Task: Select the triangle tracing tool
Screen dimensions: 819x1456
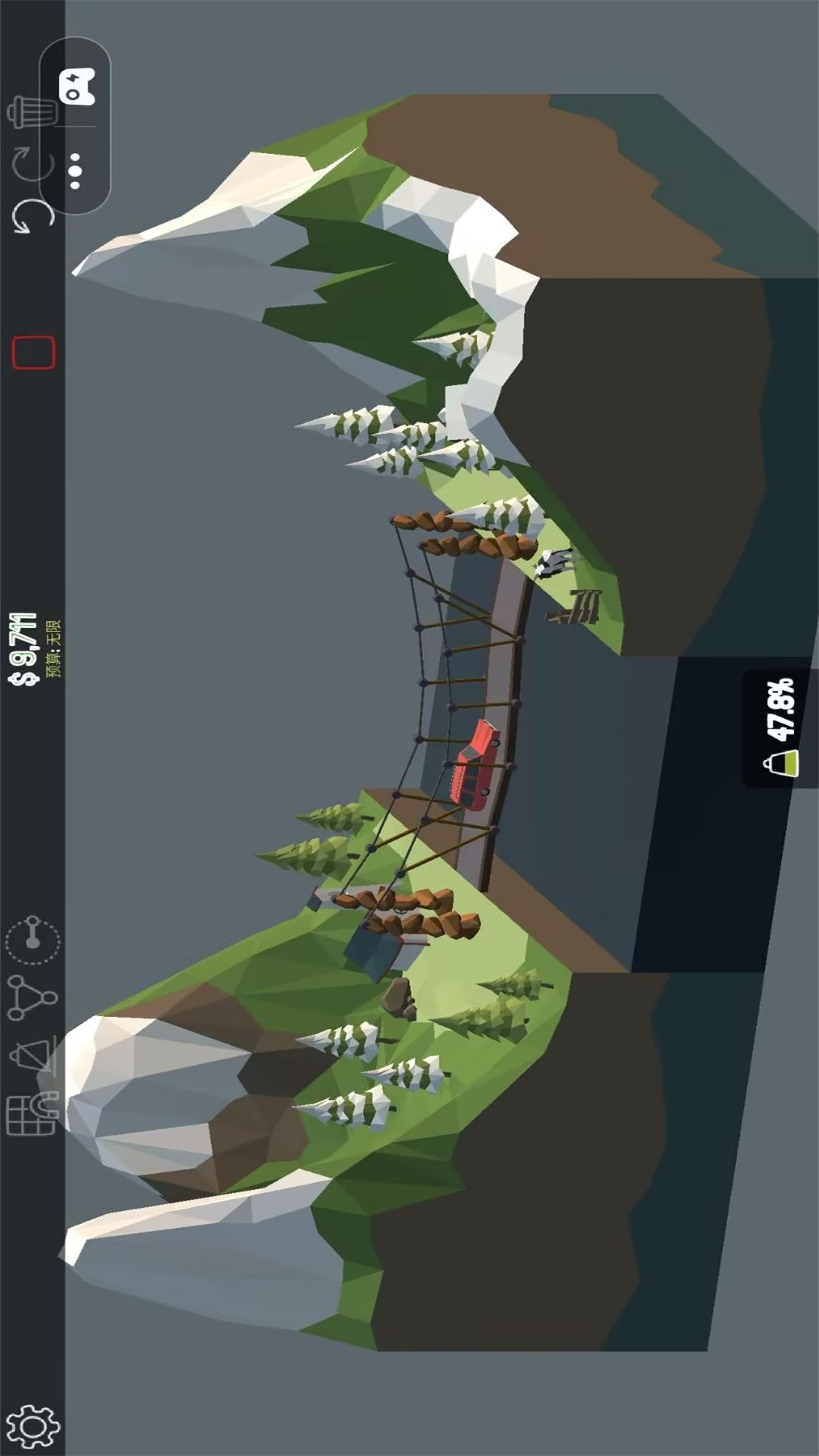Action: (32, 1055)
